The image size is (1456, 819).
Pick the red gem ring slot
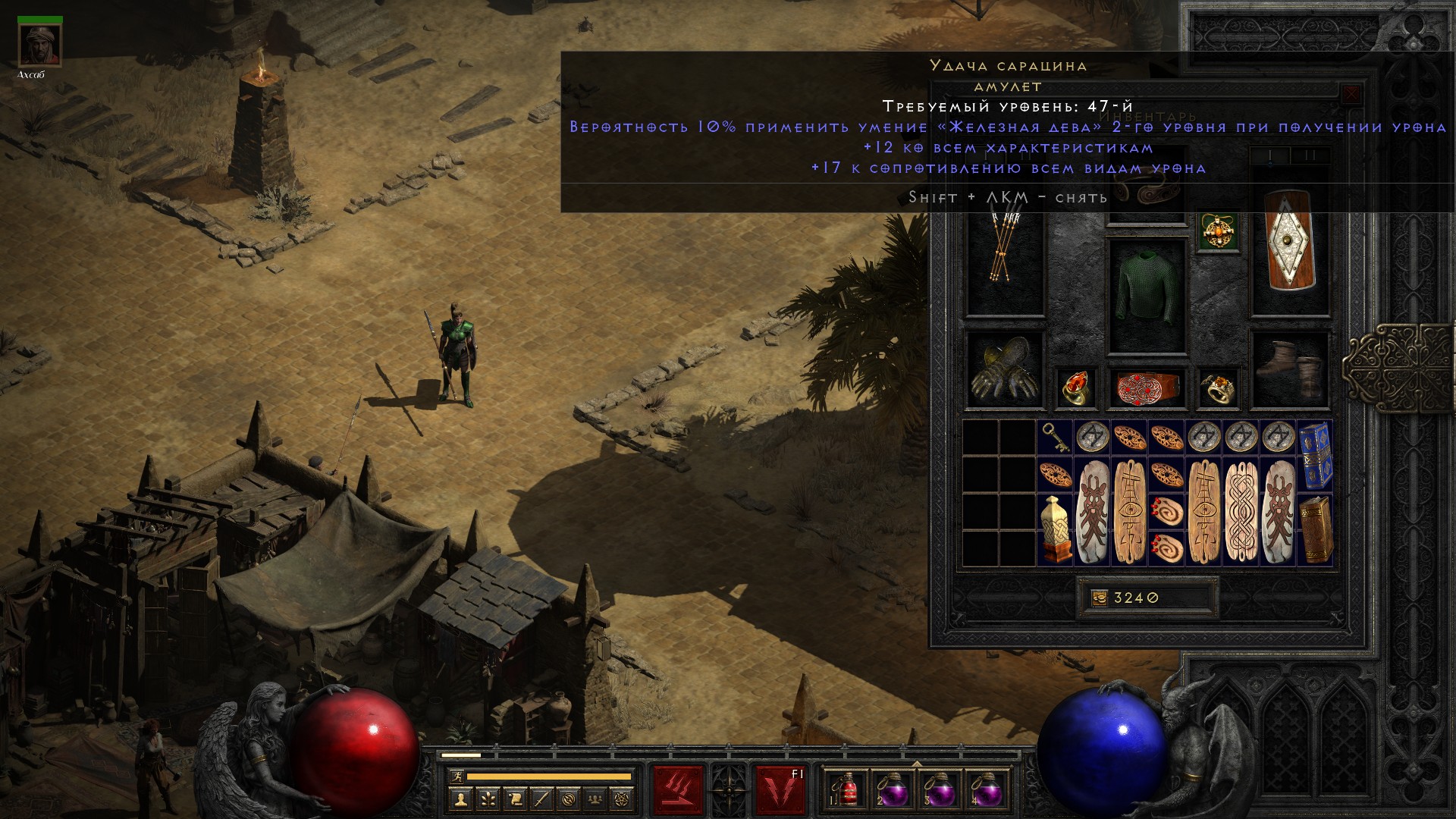click(1075, 388)
